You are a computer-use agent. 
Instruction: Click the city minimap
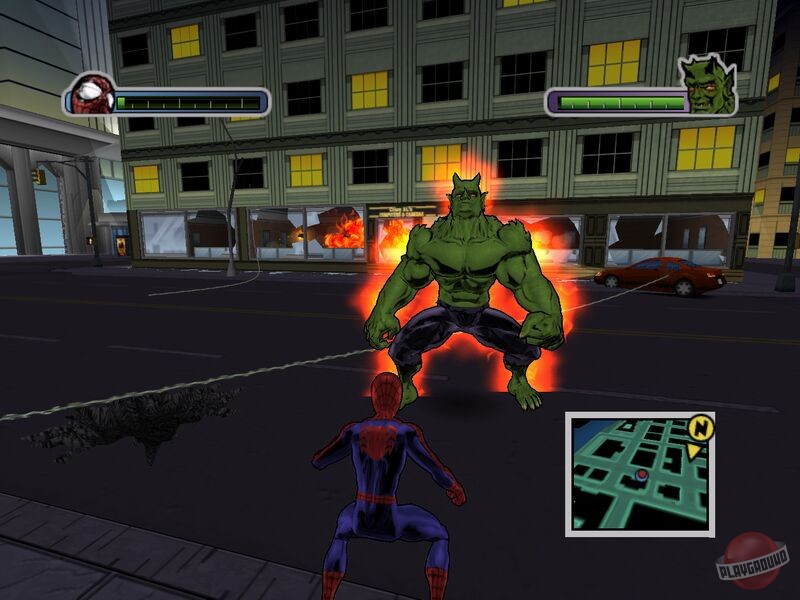[x=638, y=473]
